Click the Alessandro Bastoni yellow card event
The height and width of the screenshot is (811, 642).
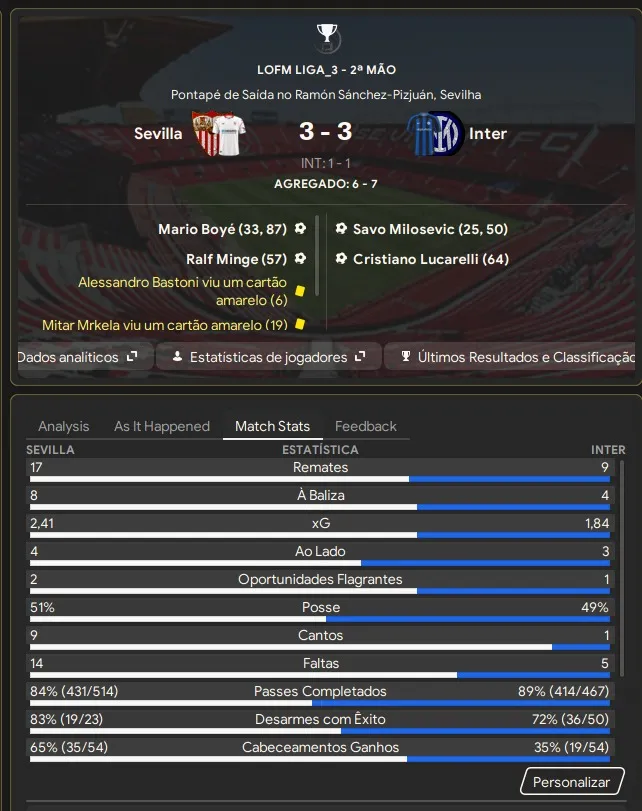[x=182, y=291]
